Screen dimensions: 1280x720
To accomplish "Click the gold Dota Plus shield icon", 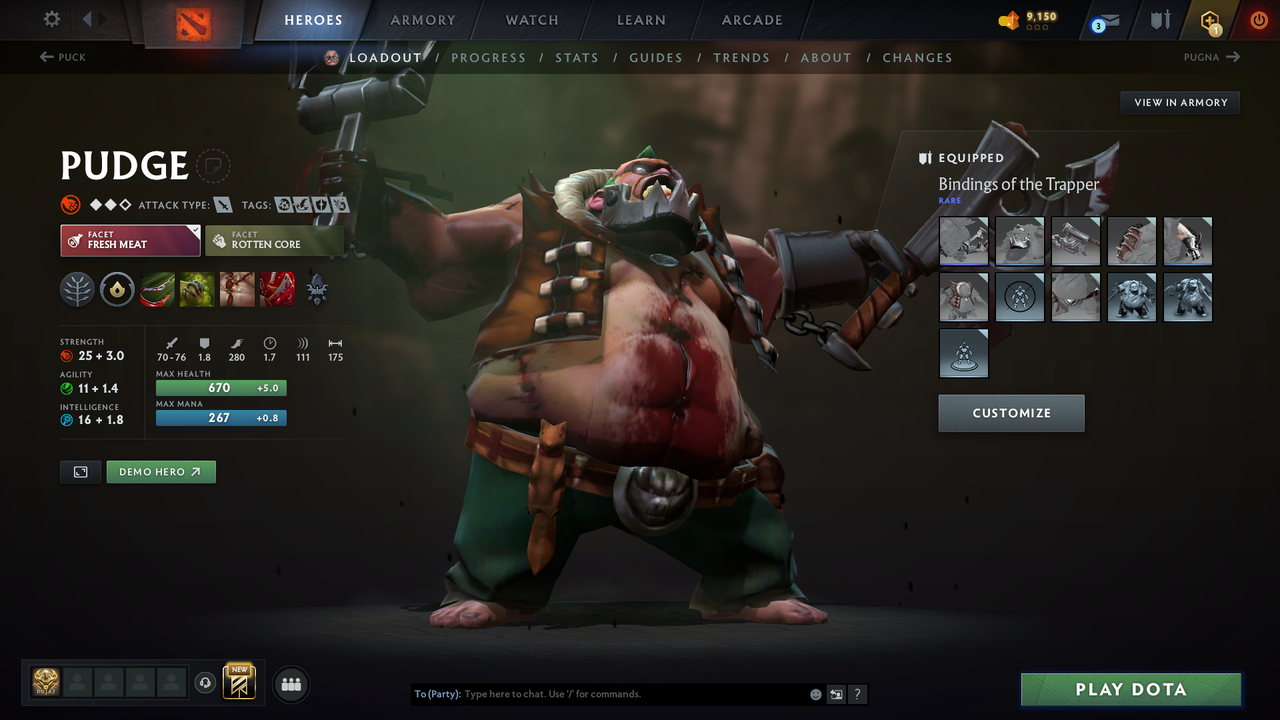I will (x=1208, y=20).
